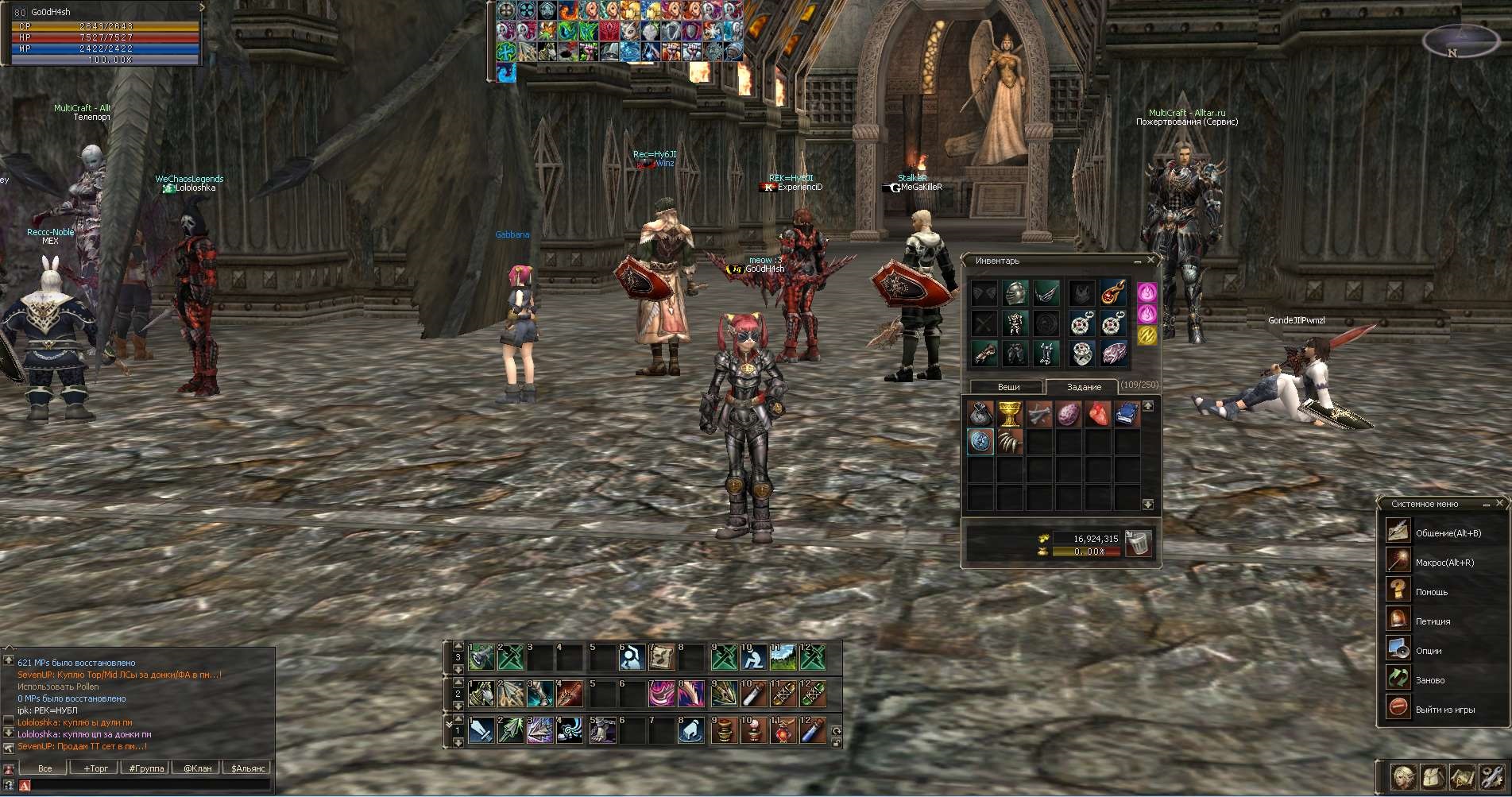1512x797 pixels.
Task: Click the inventory trash can button
Action: click(1139, 544)
